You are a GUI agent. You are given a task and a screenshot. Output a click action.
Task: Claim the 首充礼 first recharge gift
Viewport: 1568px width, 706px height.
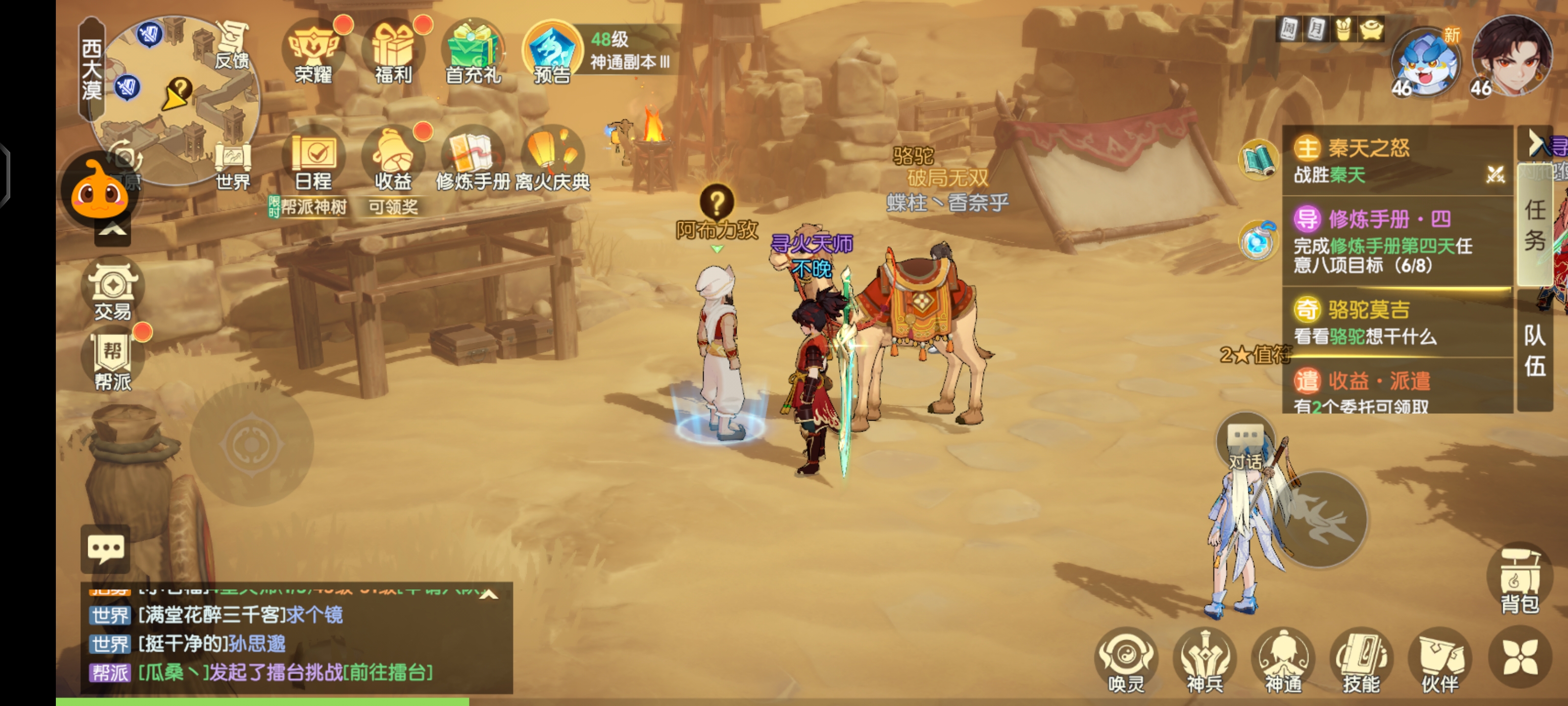point(473,53)
